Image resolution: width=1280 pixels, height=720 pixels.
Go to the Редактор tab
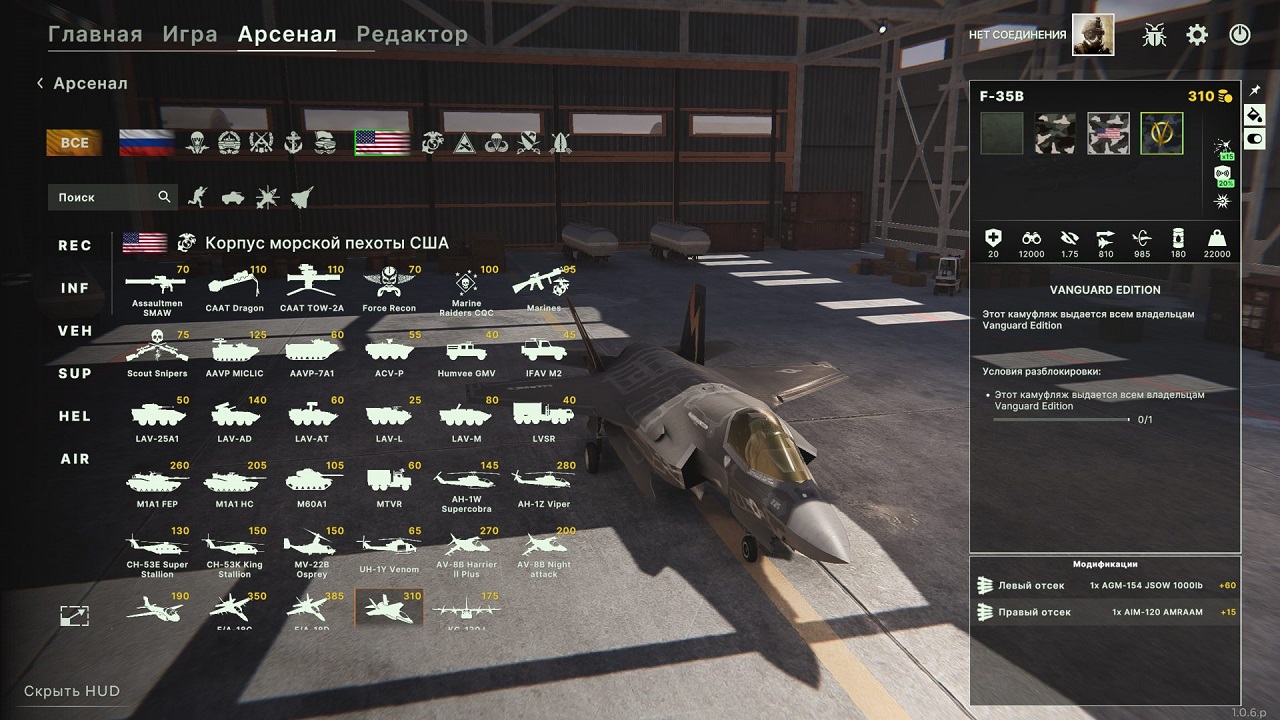pyautogui.click(x=412, y=35)
